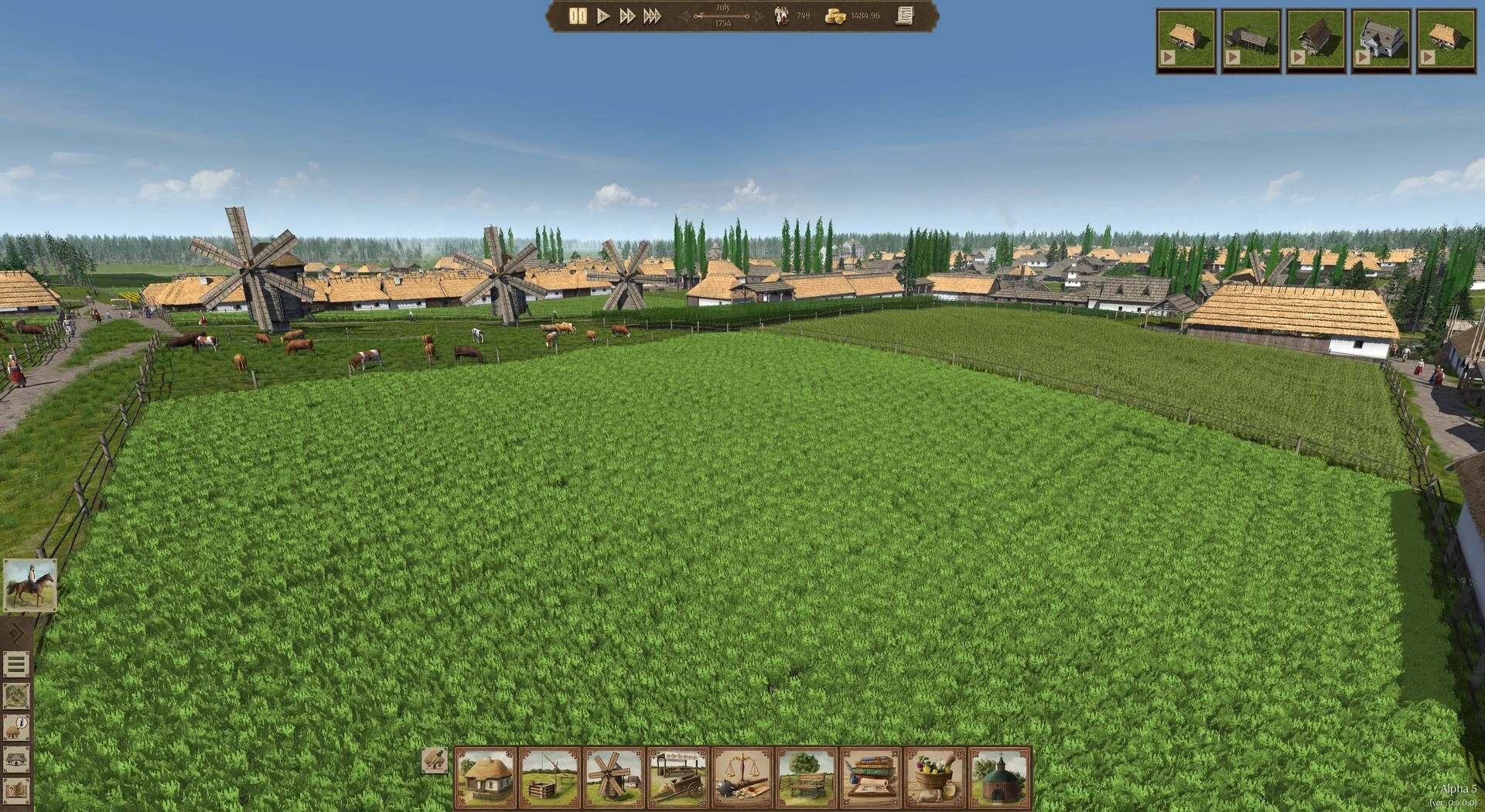The image size is (1485, 812).
Task: Set double fast-forward speed
Action: click(627, 16)
